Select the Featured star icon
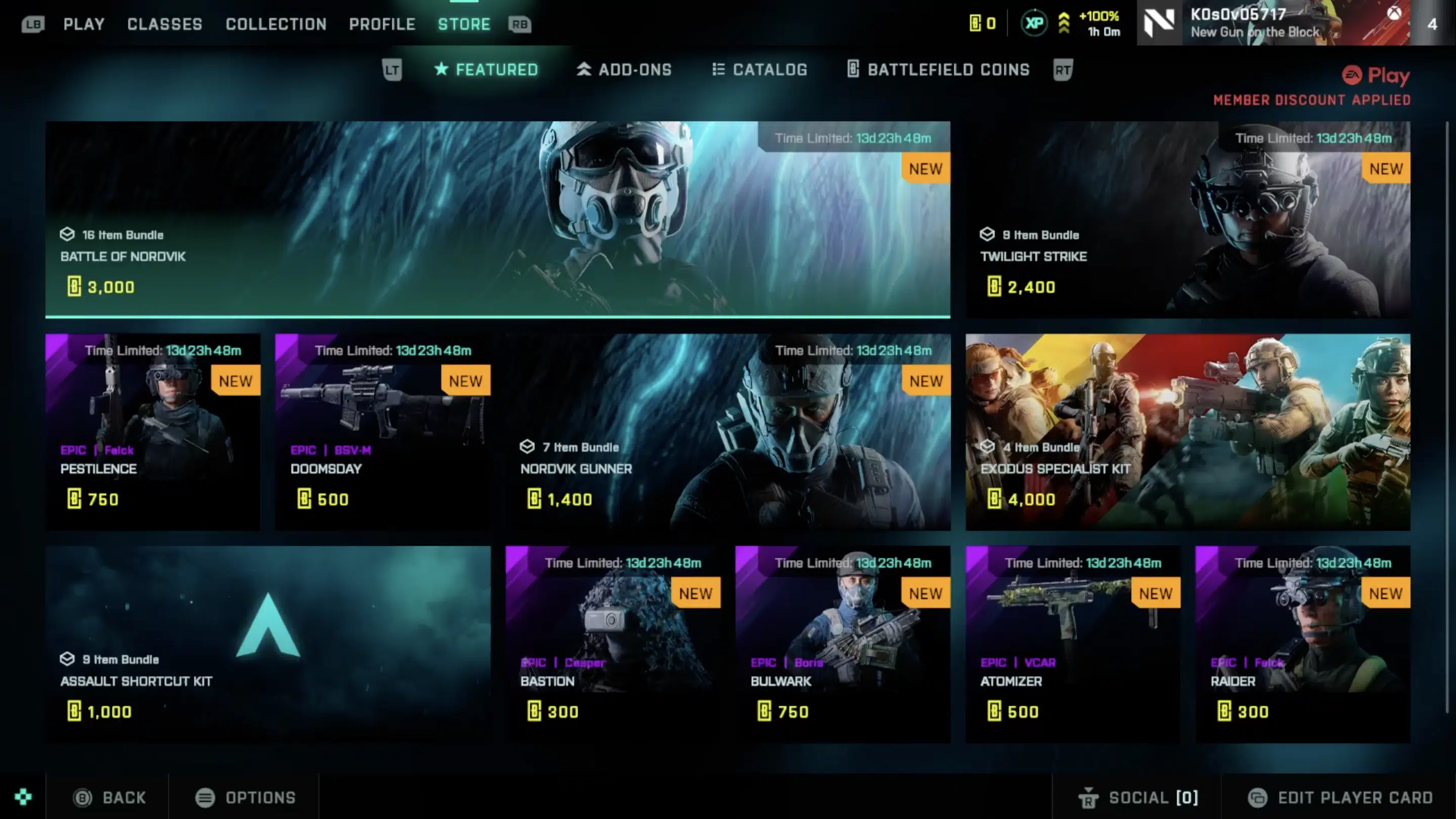The image size is (1456, 819). point(440,70)
